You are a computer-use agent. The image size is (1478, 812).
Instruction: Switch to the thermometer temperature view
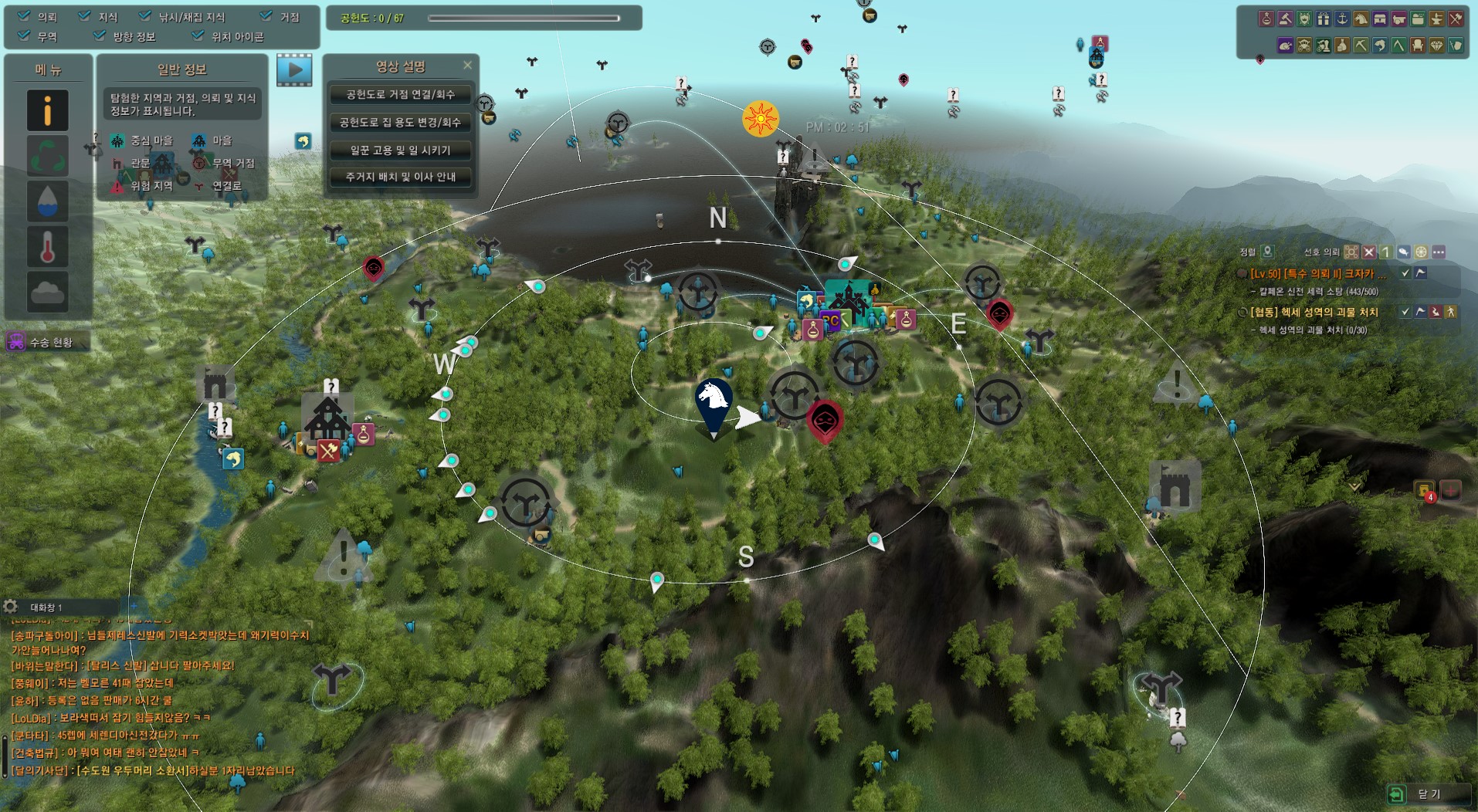47,247
